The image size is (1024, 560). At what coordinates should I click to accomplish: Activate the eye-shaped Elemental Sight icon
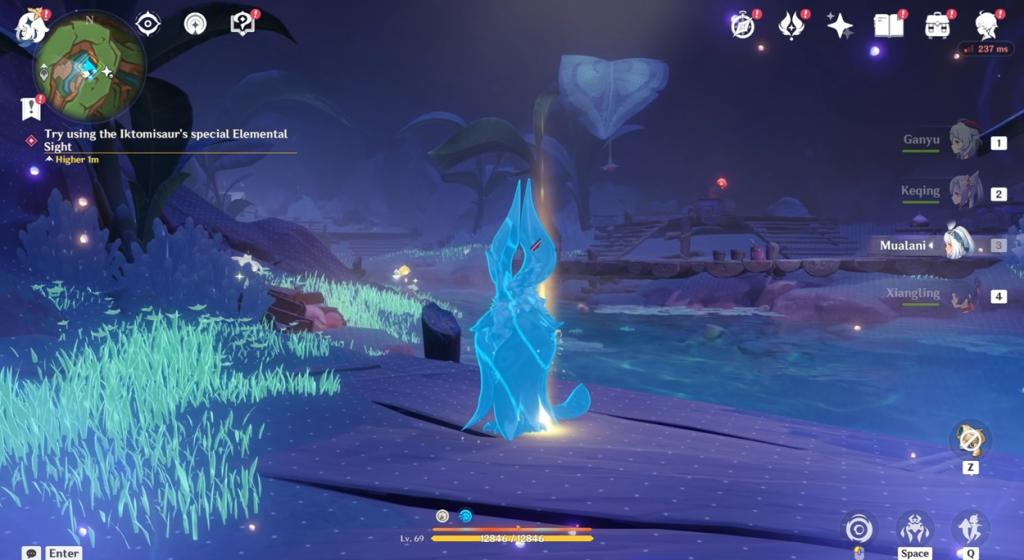[148, 23]
